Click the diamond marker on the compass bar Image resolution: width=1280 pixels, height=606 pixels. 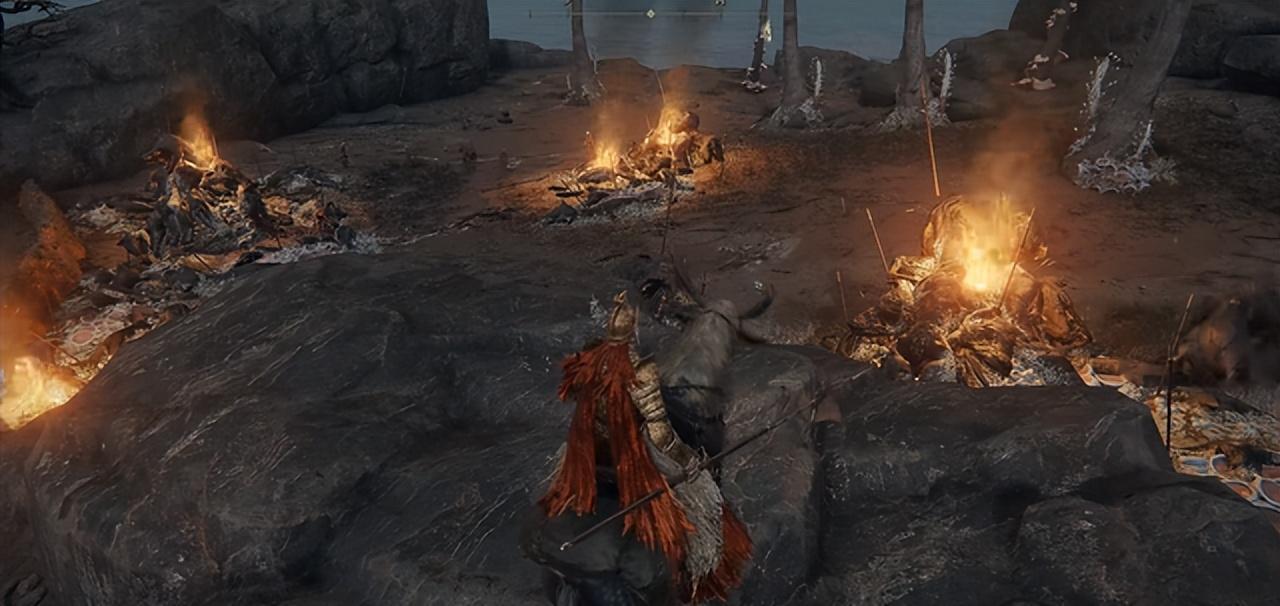(651, 13)
